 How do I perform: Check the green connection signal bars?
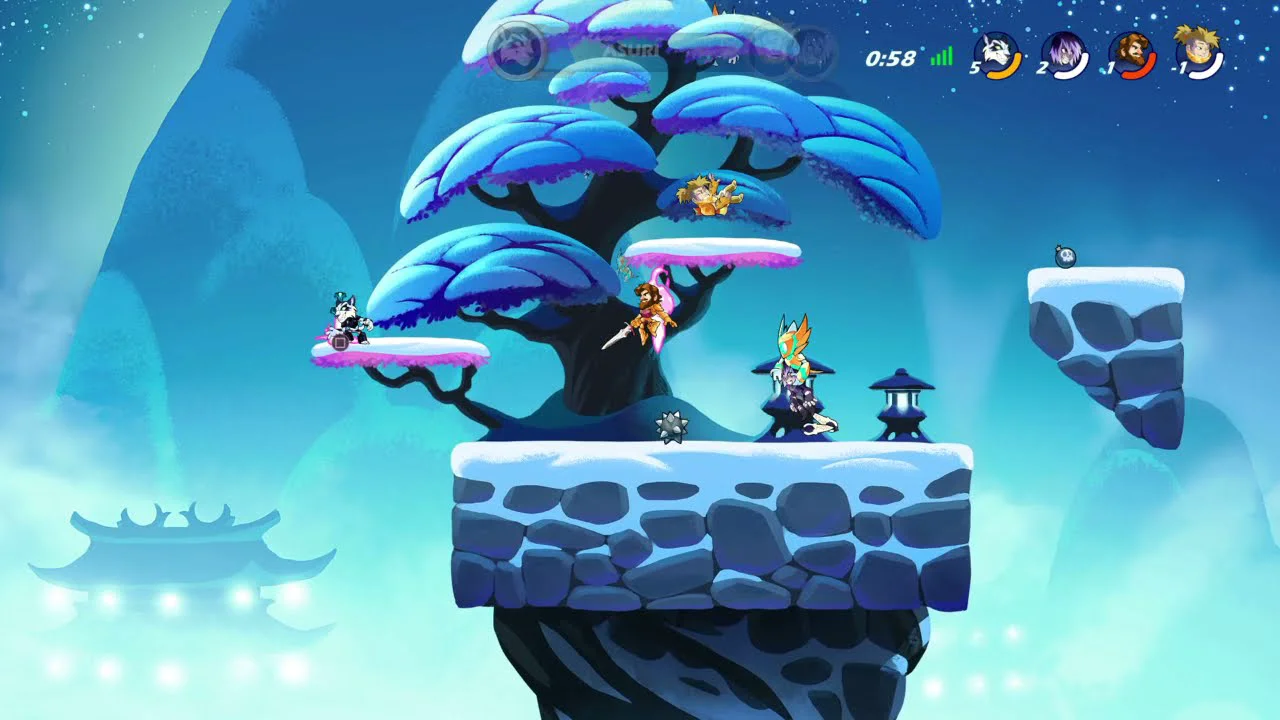[941, 57]
